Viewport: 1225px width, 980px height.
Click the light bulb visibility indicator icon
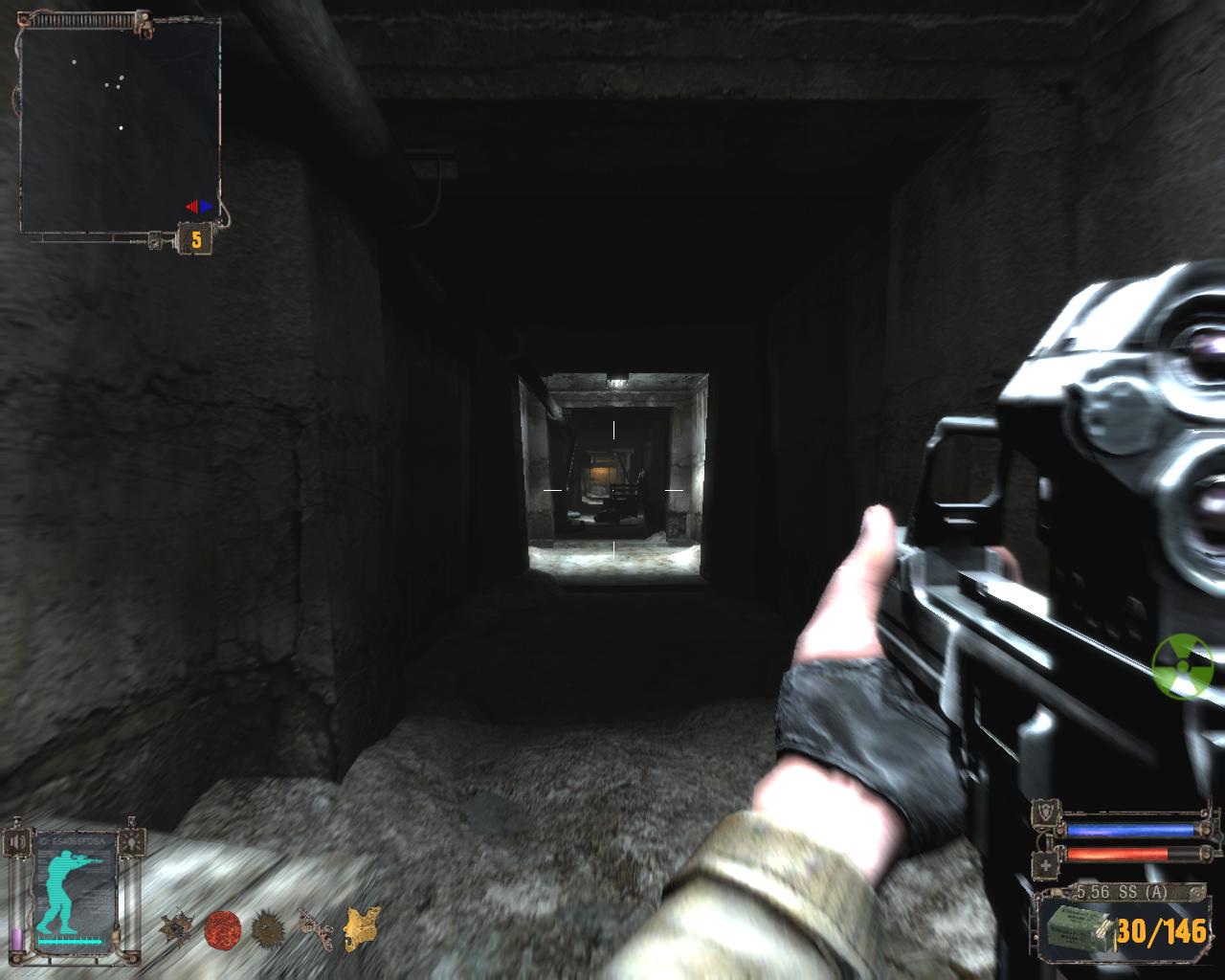[133, 843]
